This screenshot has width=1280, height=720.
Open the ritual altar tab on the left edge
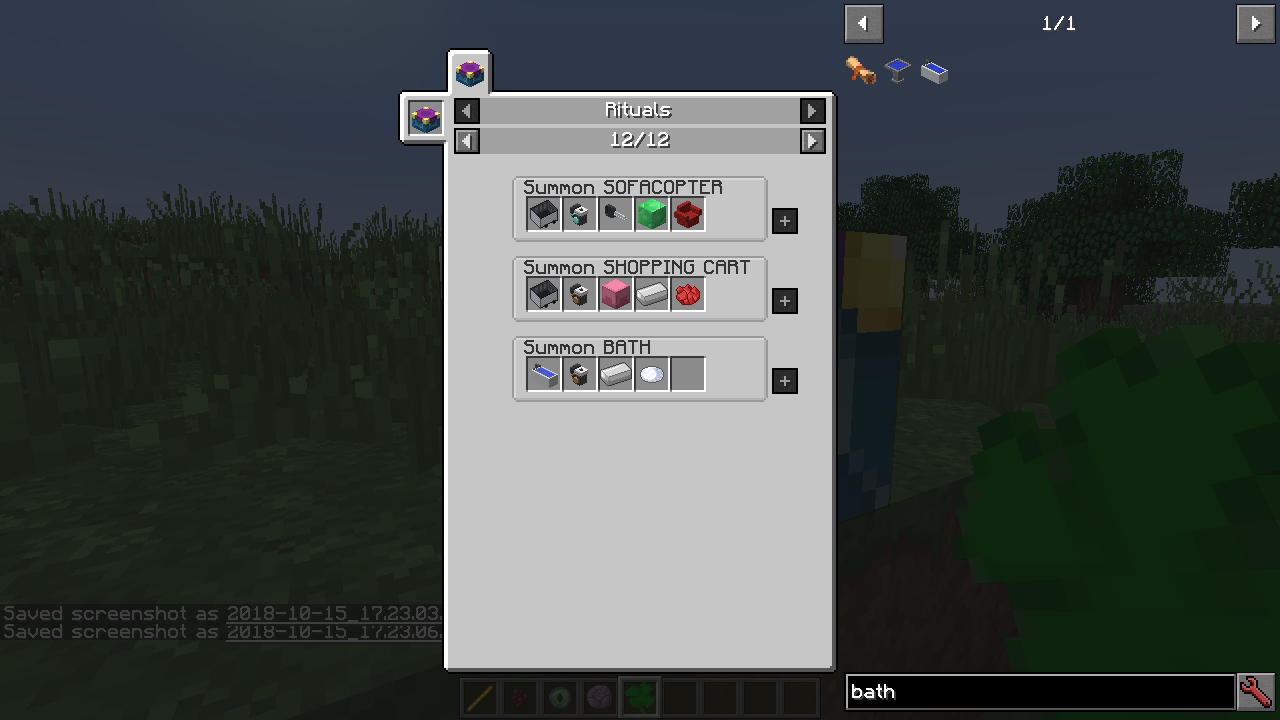pos(423,117)
